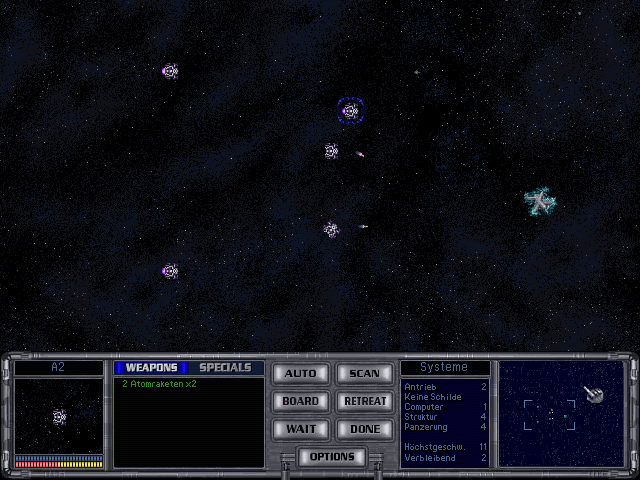Click the Scan button
Viewport: 640px width, 480px height.
tap(364, 374)
